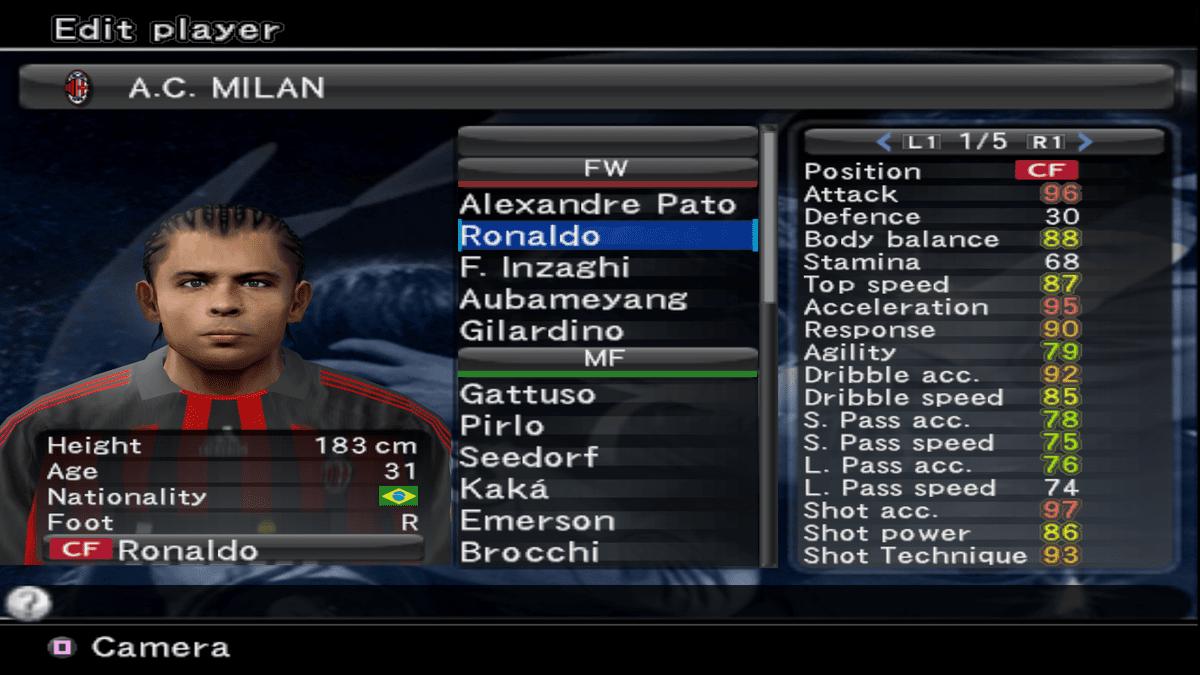The image size is (1200, 675).
Task: Click the question mark help icon
Action: click(x=27, y=603)
